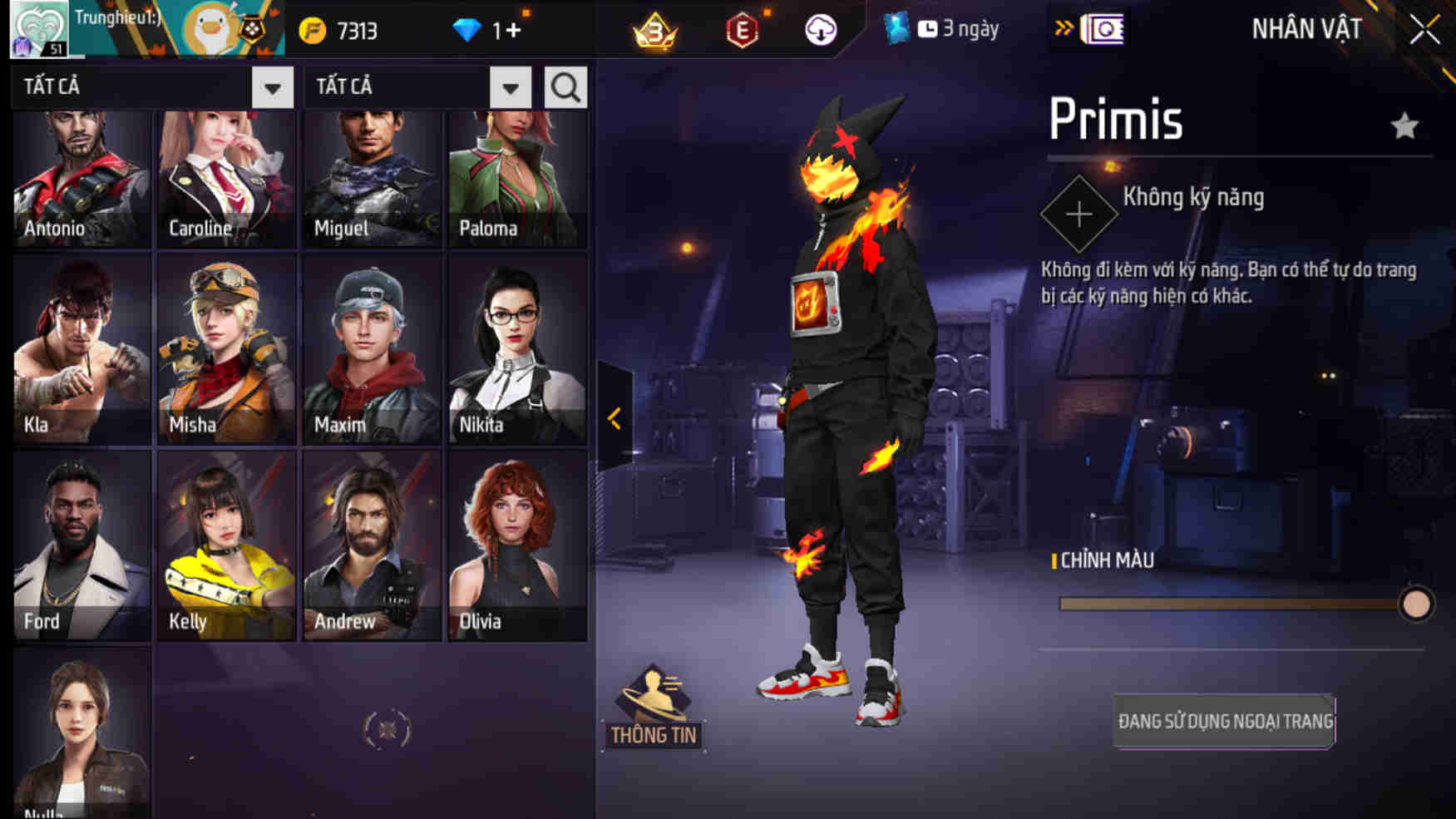Image resolution: width=1456 pixels, height=819 pixels.
Task: Open the THÔNG TIN info badge
Action: (656, 711)
